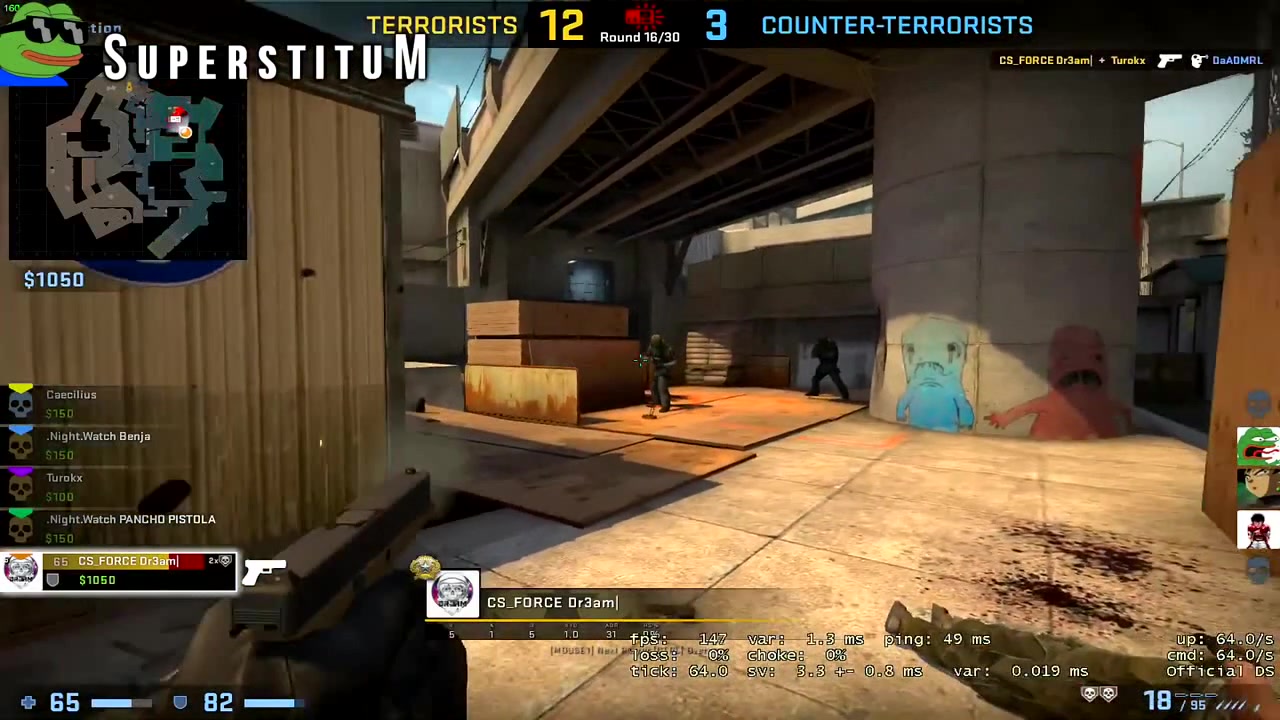Click the Round 16/30 counter
This screenshot has height=720, width=1280.
[x=639, y=37]
